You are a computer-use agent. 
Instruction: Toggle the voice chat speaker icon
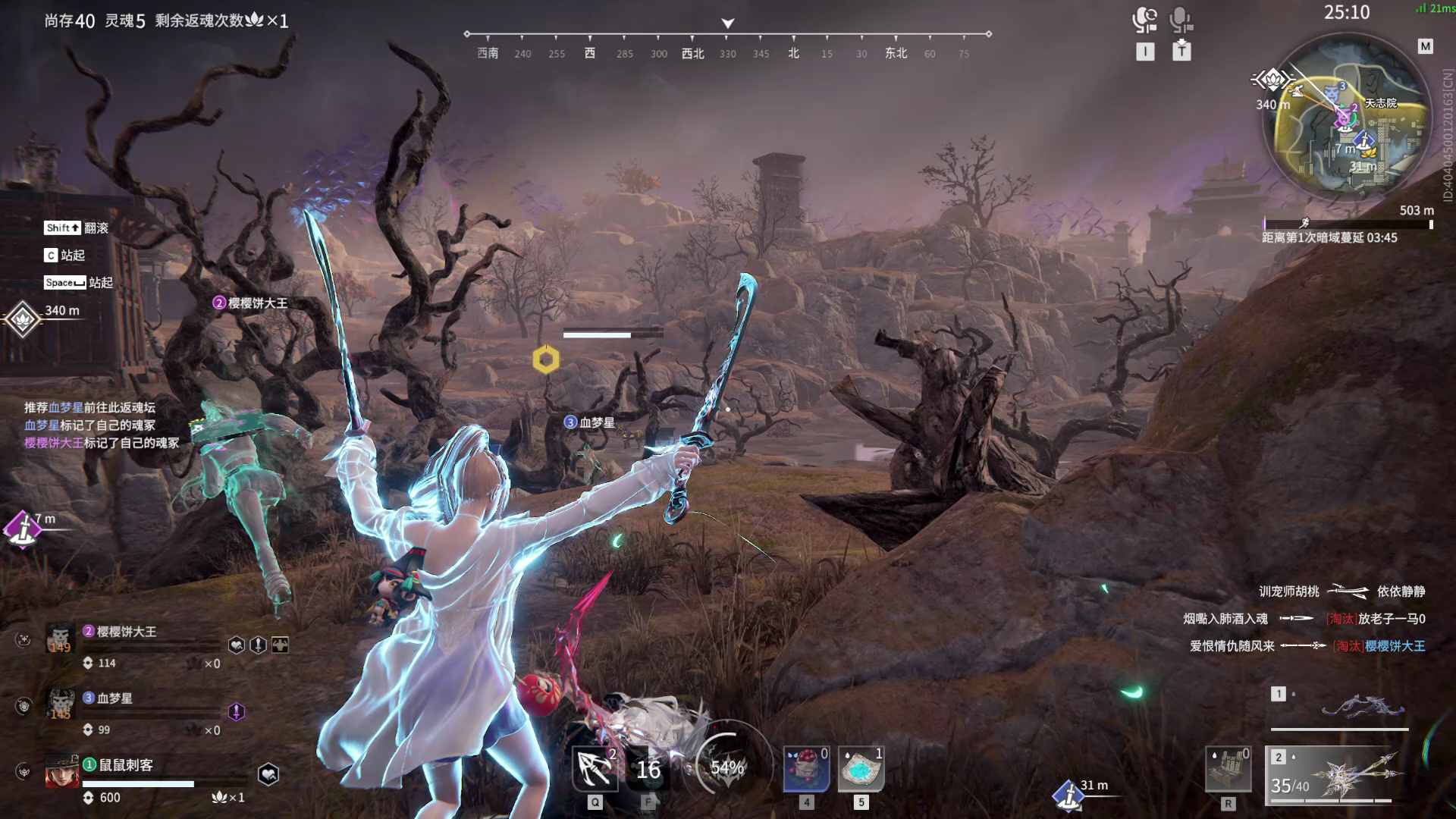coord(1144,20)
